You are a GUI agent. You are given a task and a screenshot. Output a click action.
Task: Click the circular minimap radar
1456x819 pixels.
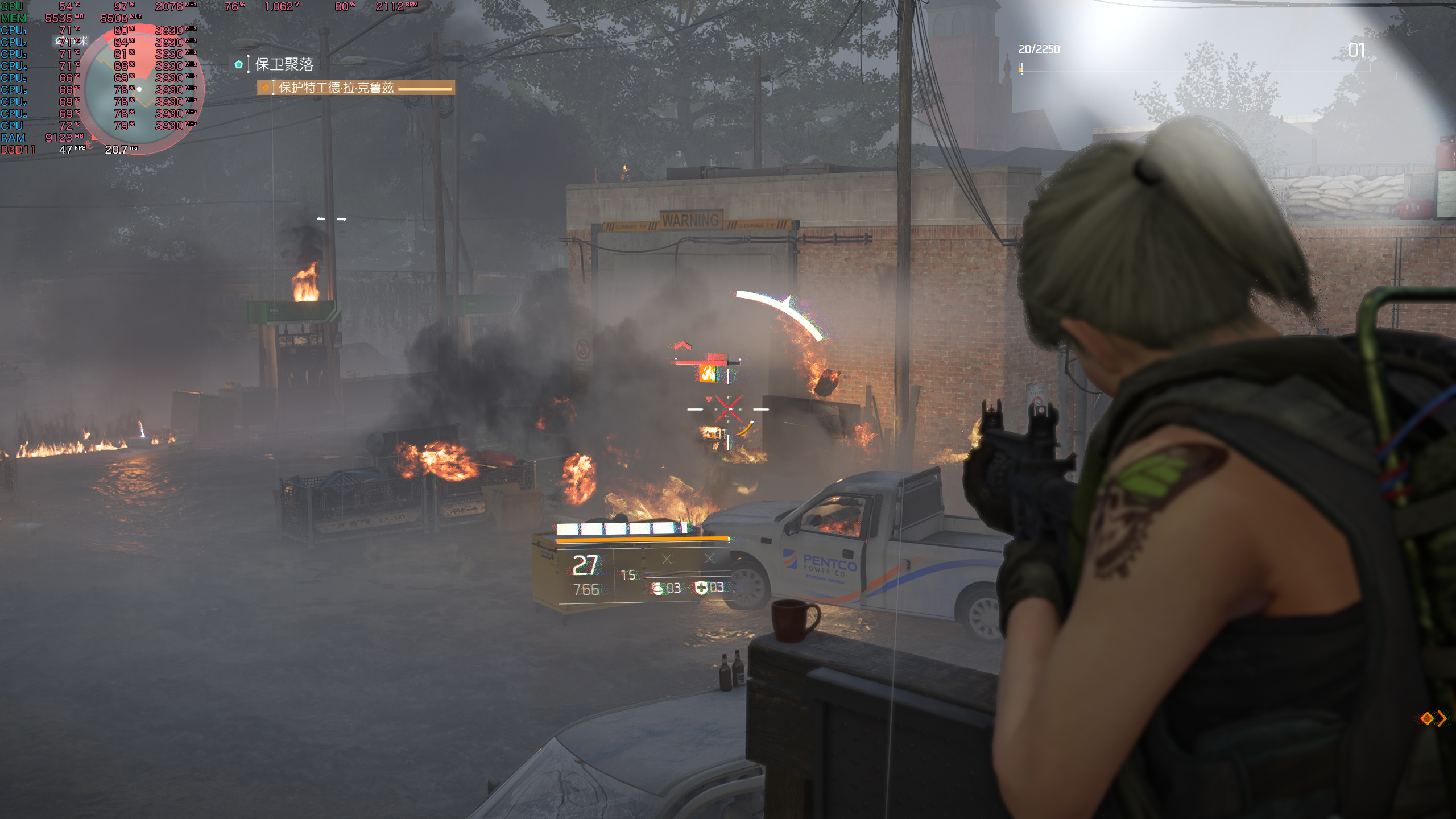[x=144, y=88]
